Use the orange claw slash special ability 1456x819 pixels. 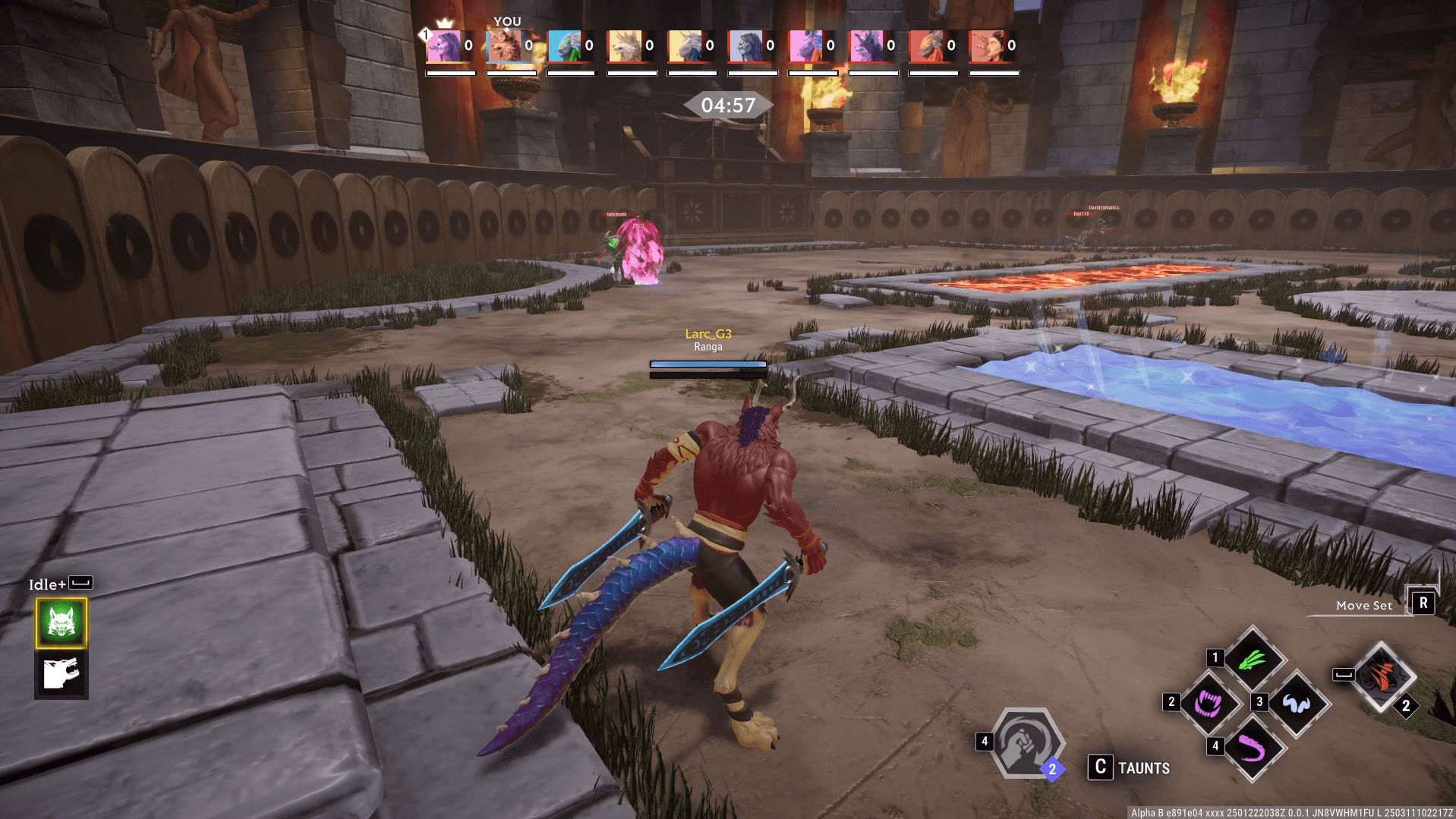click(x=1382, y=676)
